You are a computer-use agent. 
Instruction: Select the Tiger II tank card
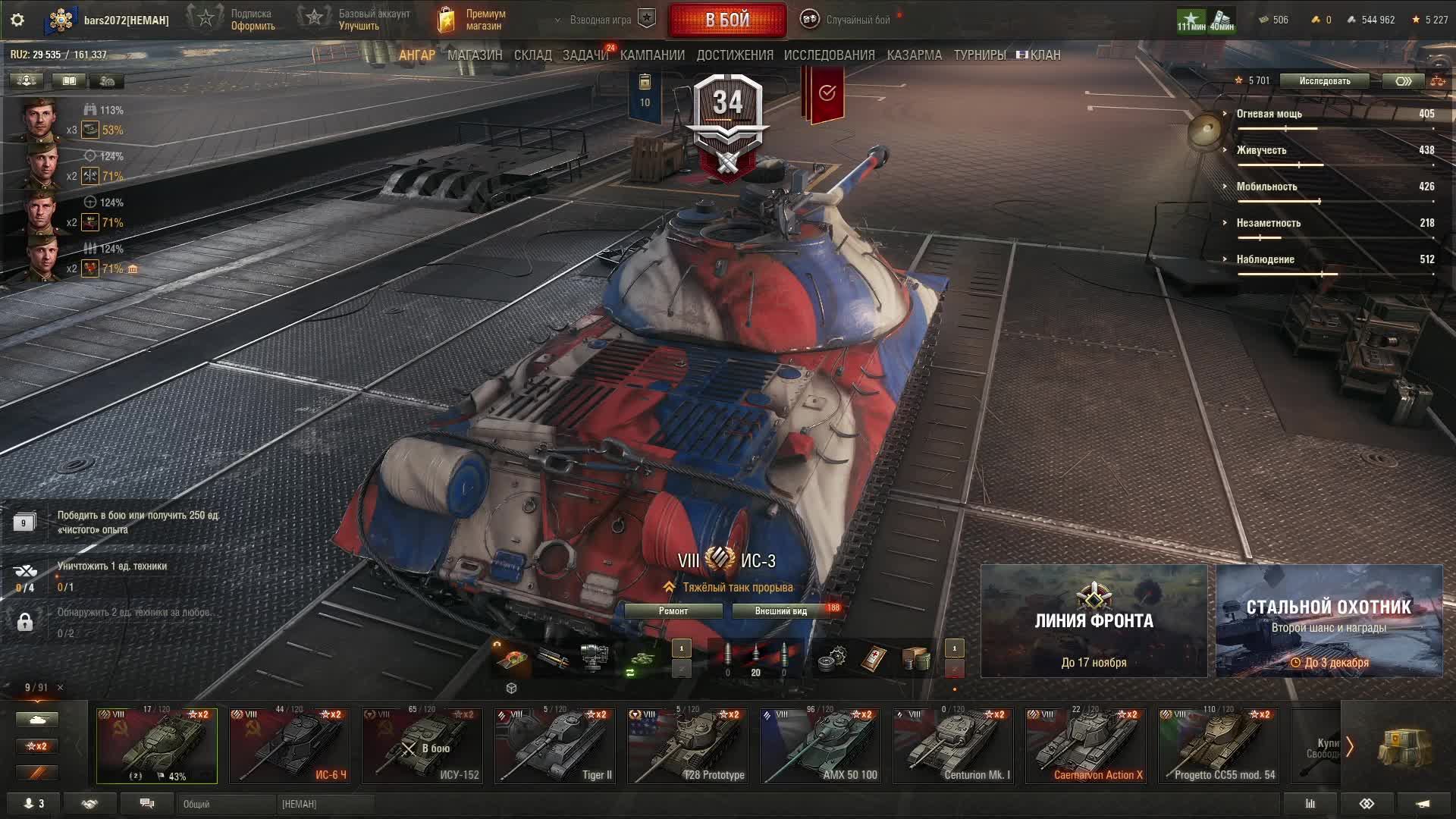pyautogui.click(x=555, y=745)
